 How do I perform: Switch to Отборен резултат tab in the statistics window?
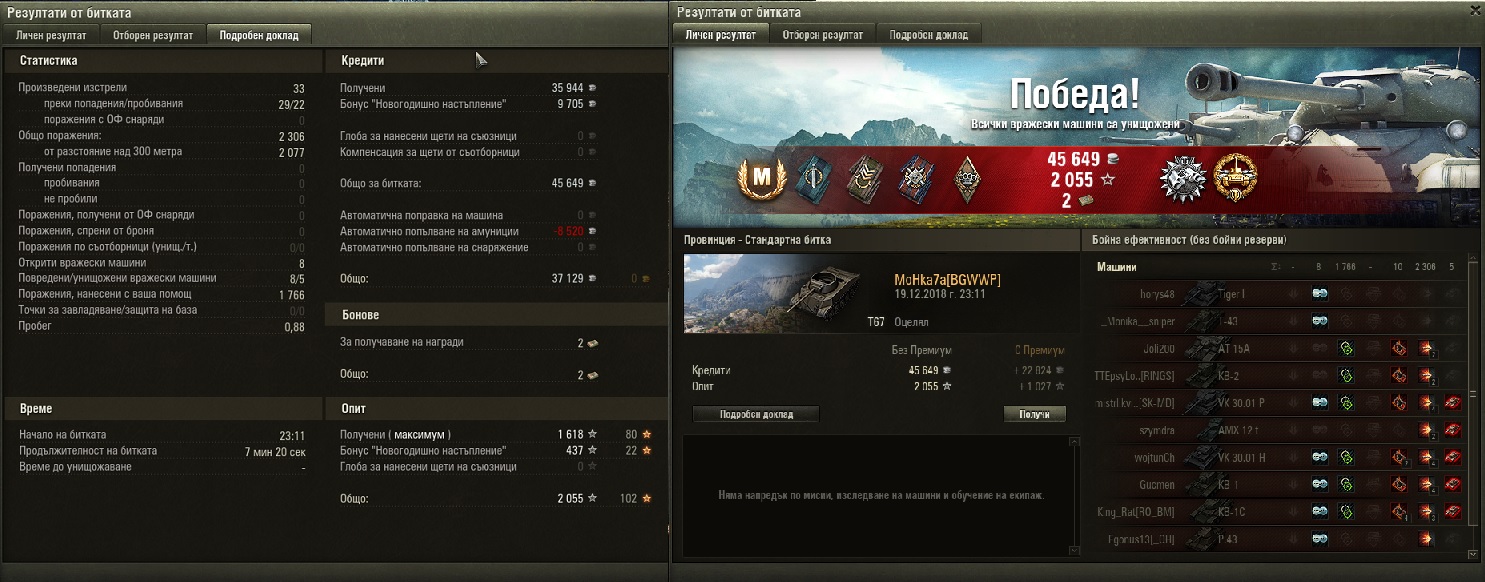point(154,35)
